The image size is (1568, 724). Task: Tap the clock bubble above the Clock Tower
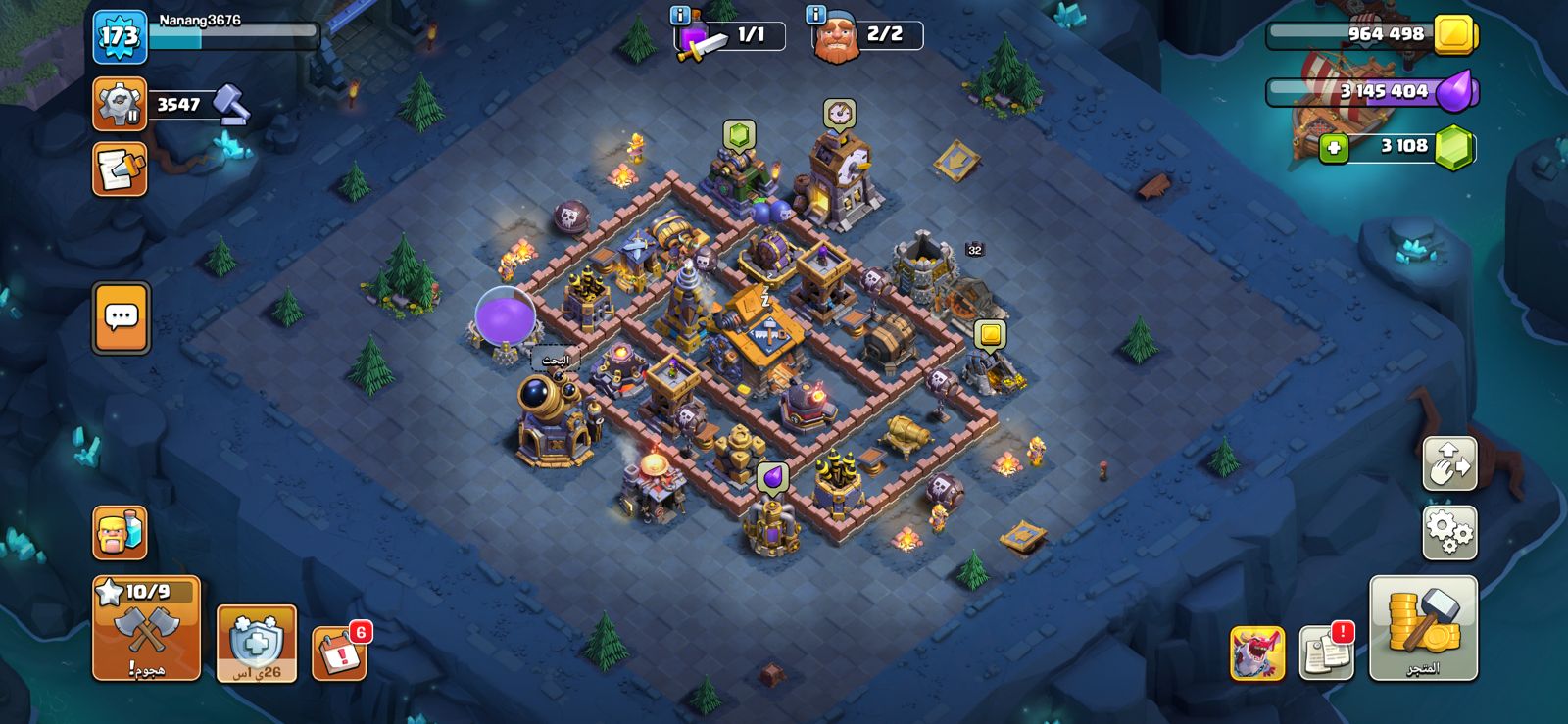[x=839, y=114]
